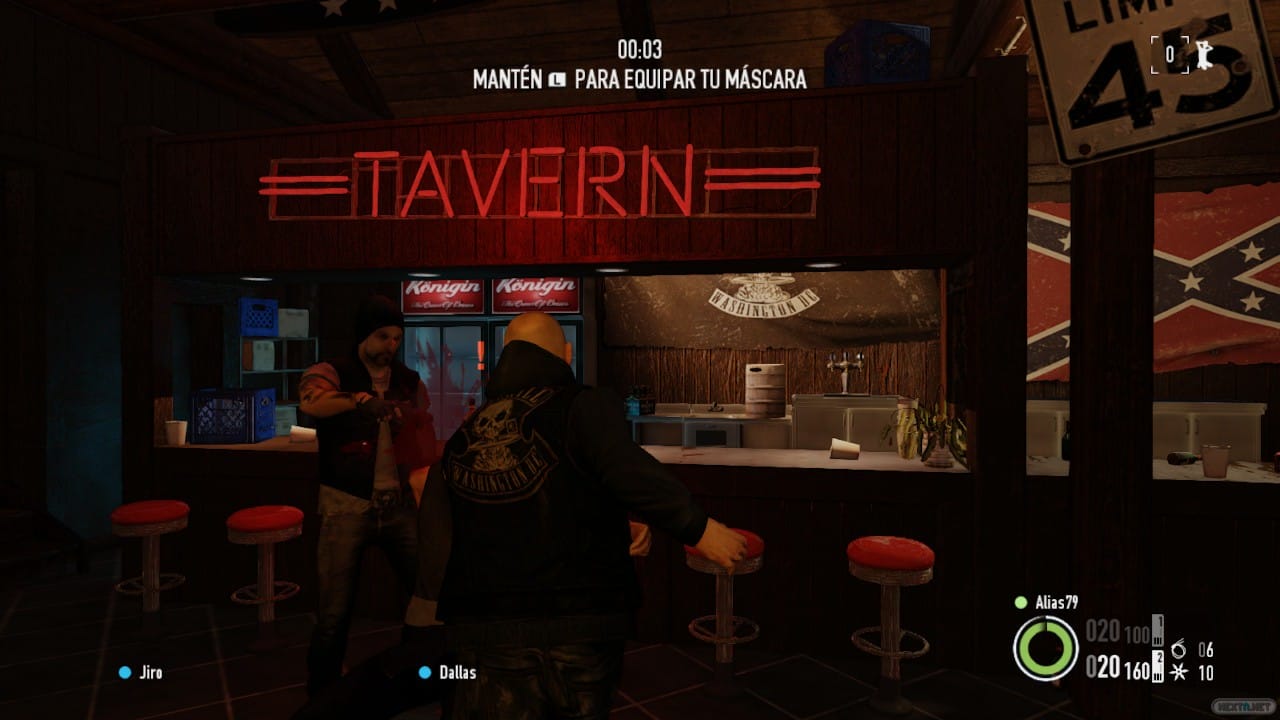
Task: Select teammate Dallas's name tag
Action: pyautogui.click(x=457, y=672)
